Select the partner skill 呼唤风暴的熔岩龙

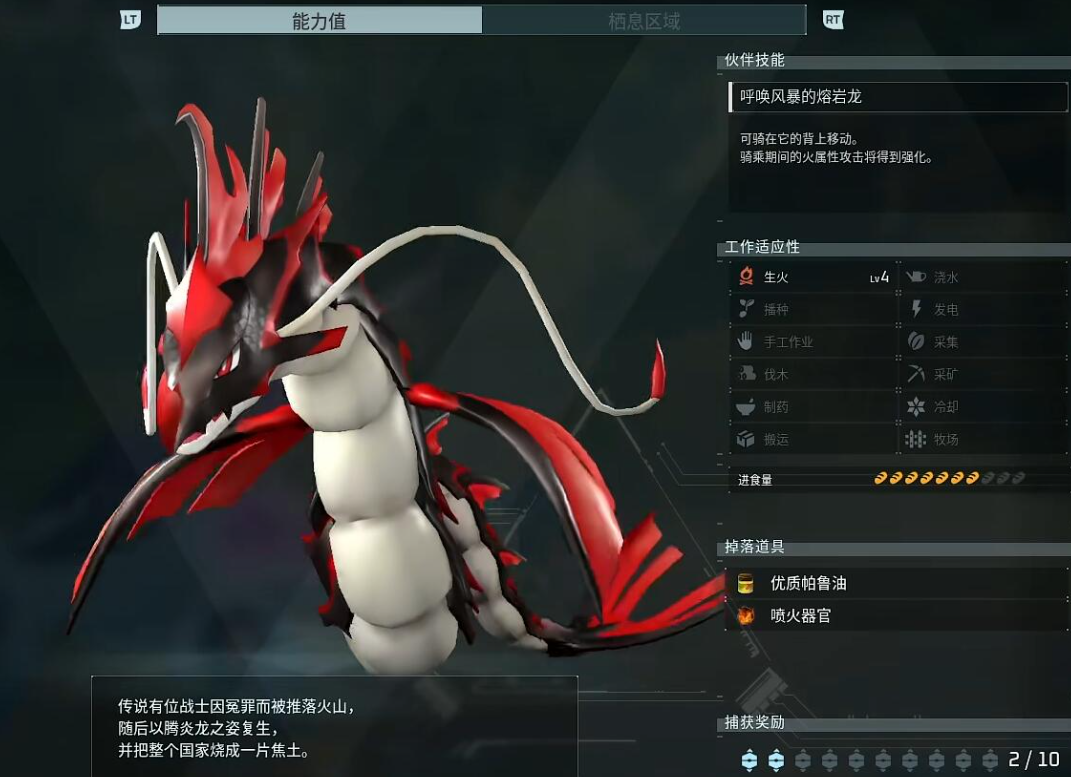tap(897, 97)
